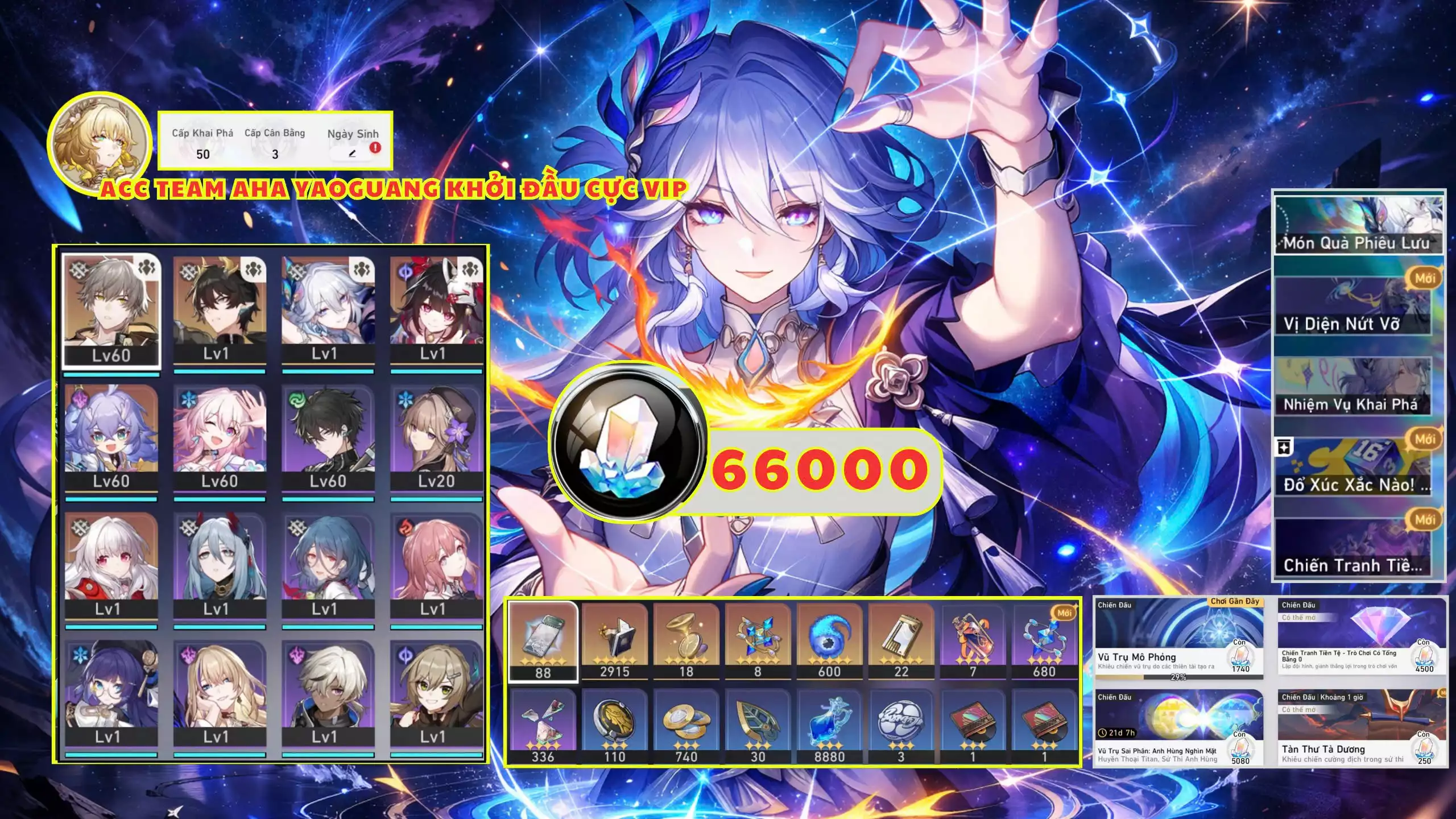Viewport: 1456px width, 819px height.
Task: Open Chiến Tranh Tiền Tệ mode card
Action: click(1362, 637)
